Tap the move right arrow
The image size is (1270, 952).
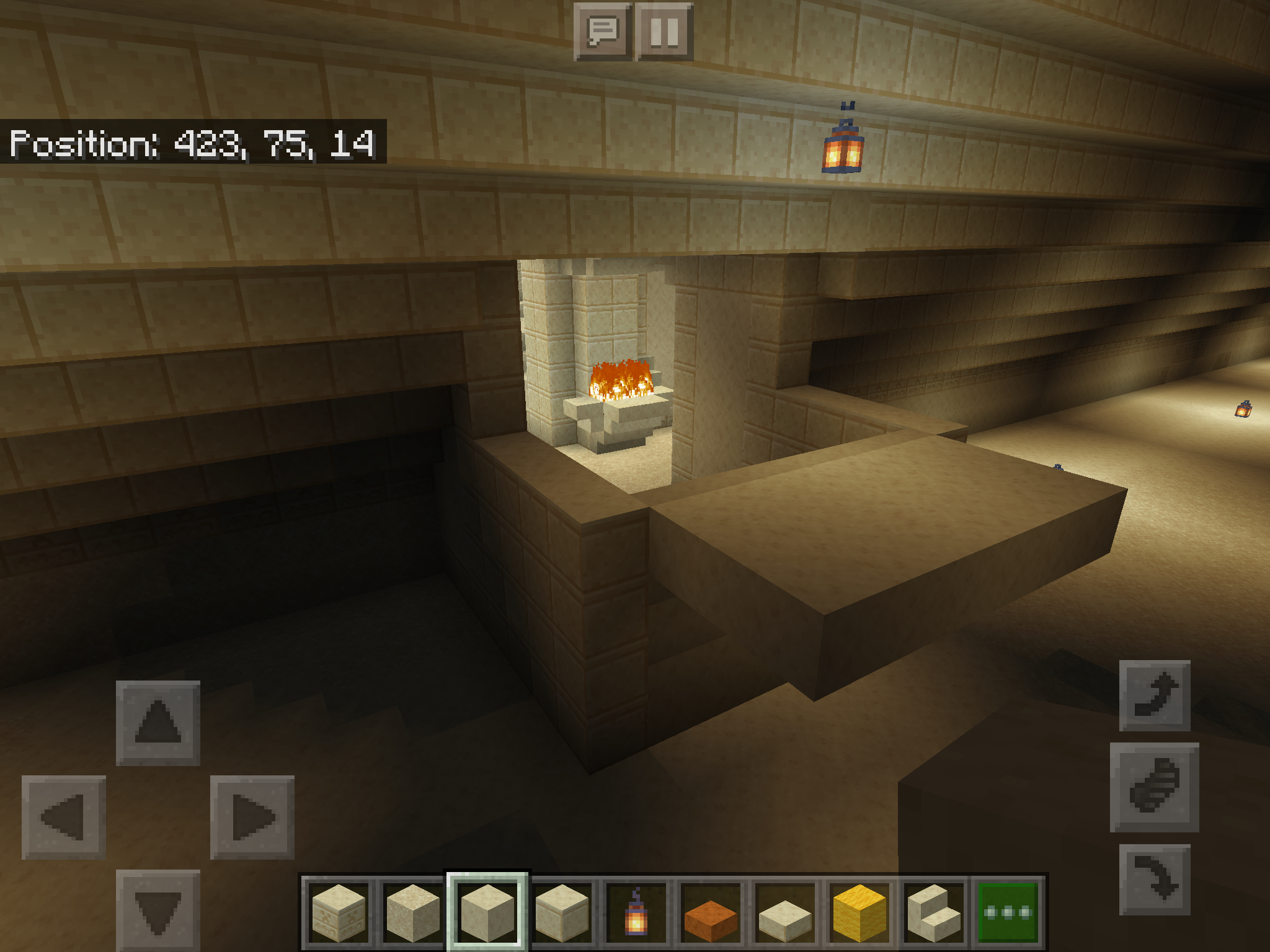pos(252,817)
